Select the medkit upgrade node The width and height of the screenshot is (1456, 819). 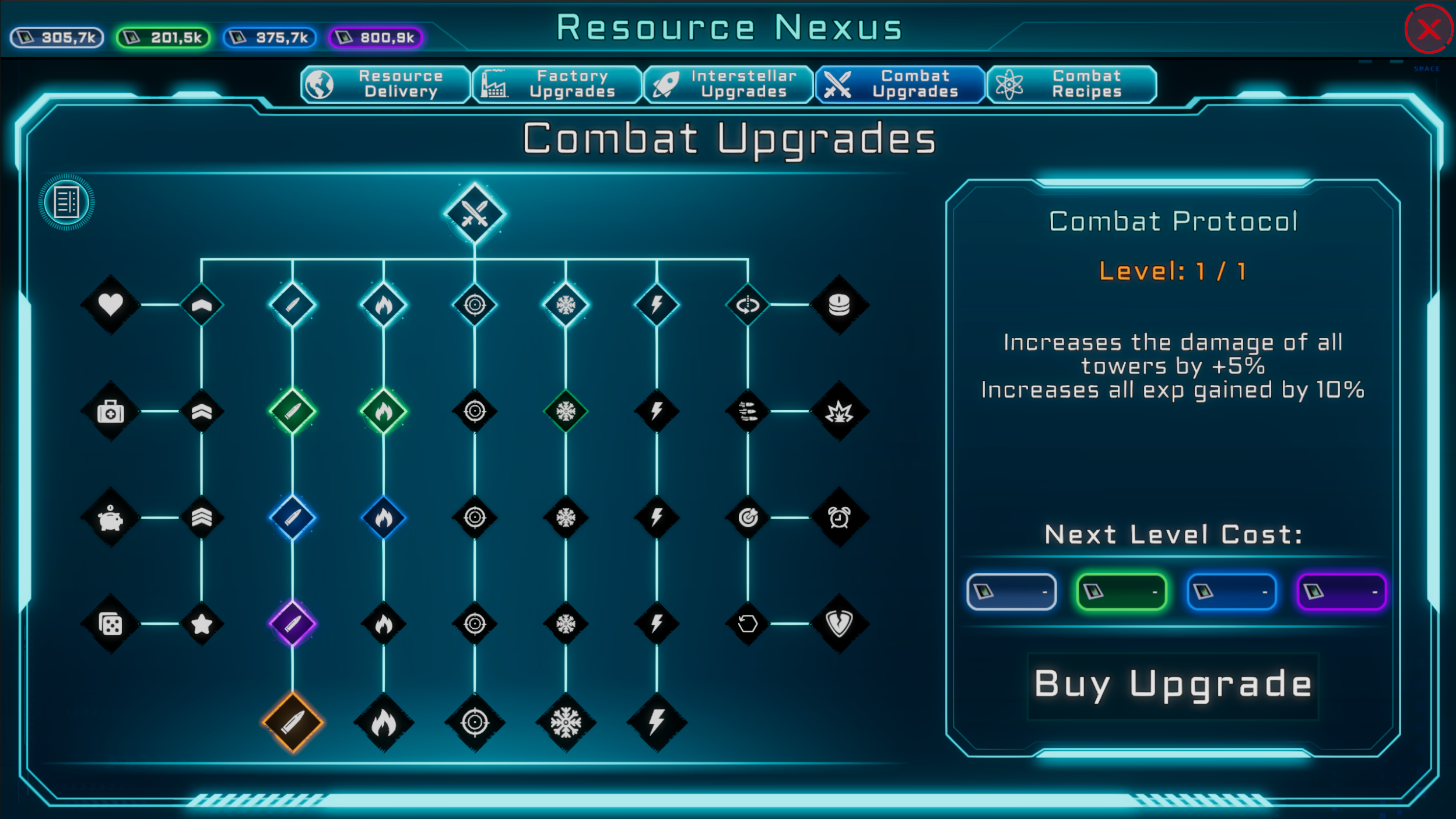(110, 410)
